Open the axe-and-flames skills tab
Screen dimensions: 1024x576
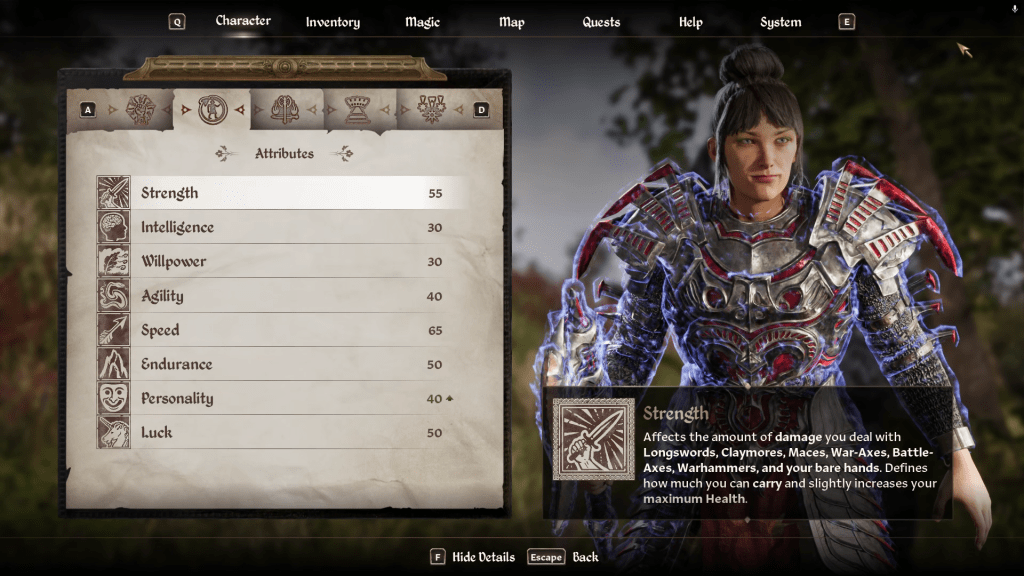click(x=285, y=109)
